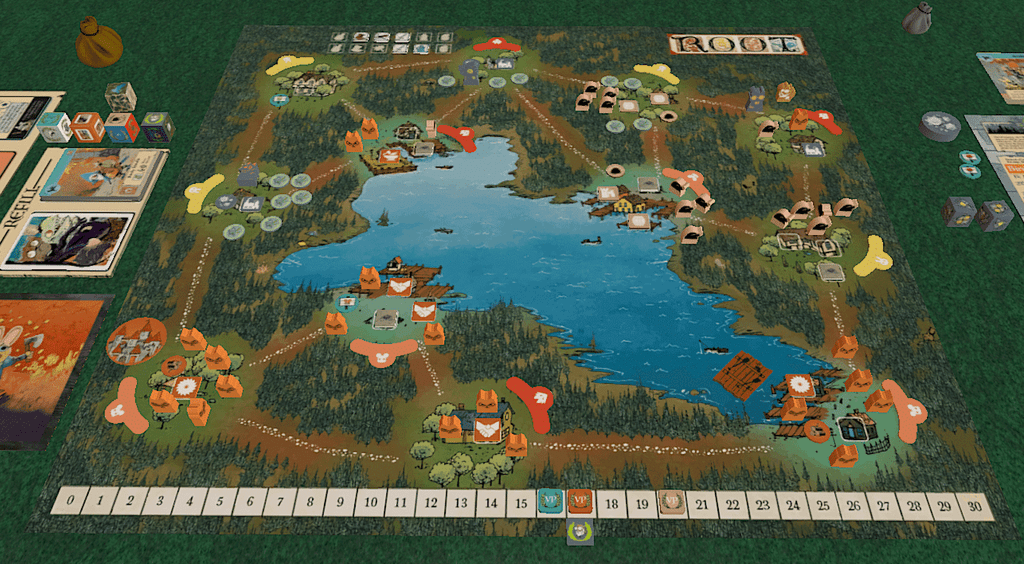The height and width of the screenshot is (564, 1024).
Task: Select the gray cloth bag
Action: 918,18
